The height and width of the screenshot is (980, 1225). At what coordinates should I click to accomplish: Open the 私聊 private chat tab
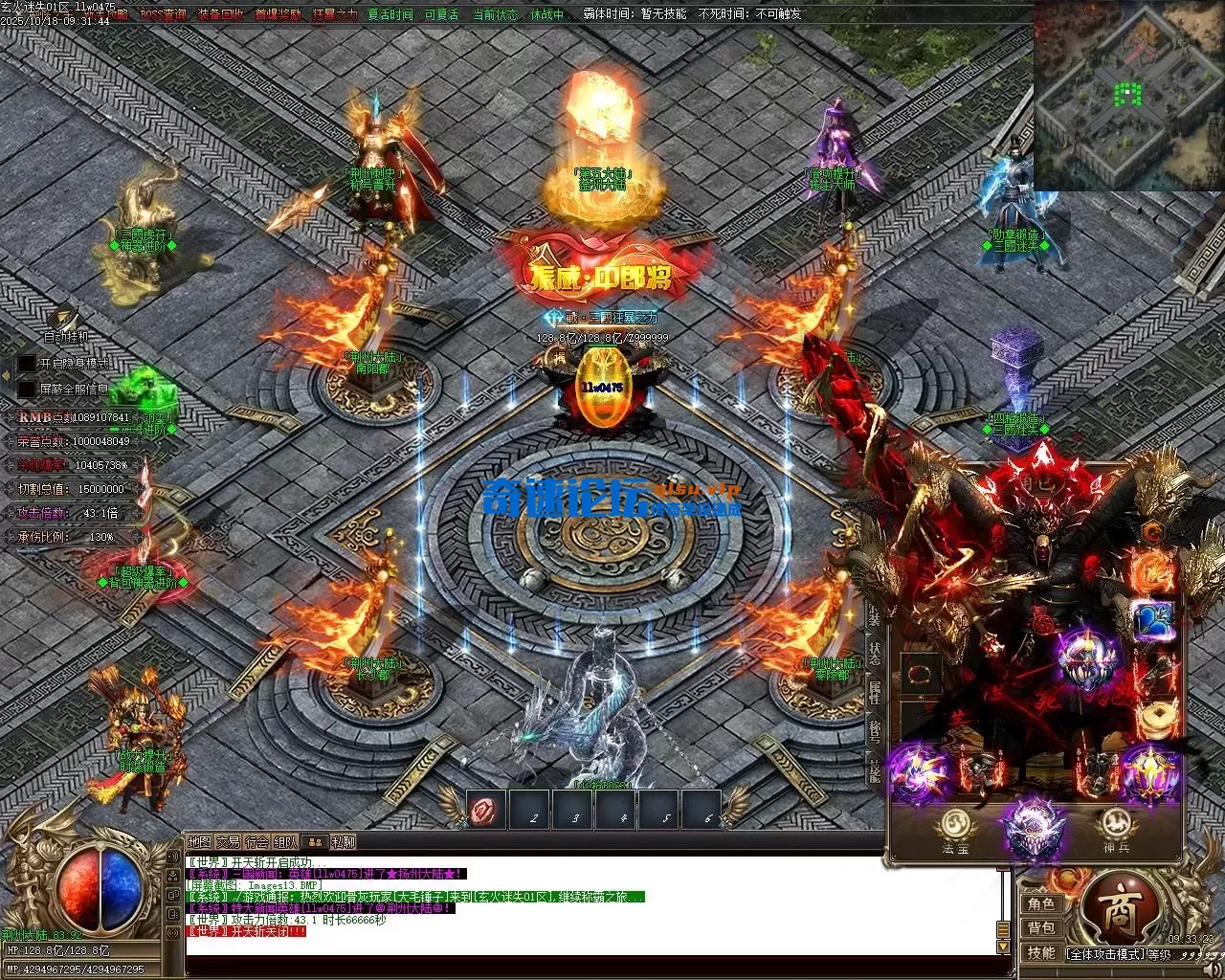coord(343,842)
